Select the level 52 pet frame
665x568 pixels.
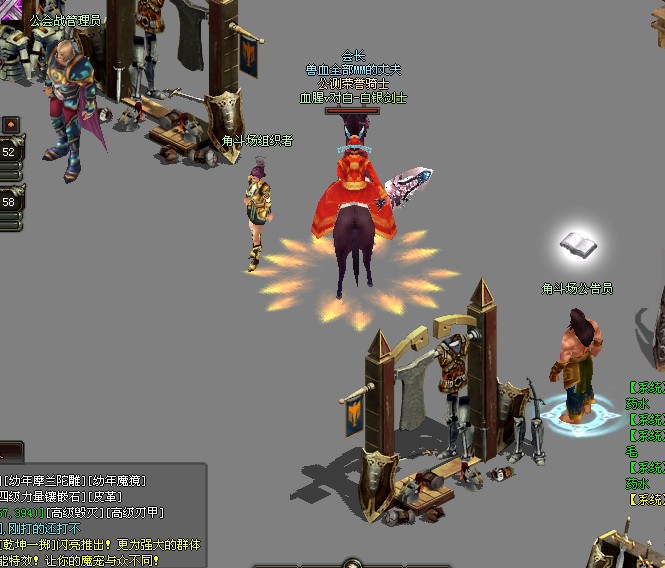[x=9, y=152]
